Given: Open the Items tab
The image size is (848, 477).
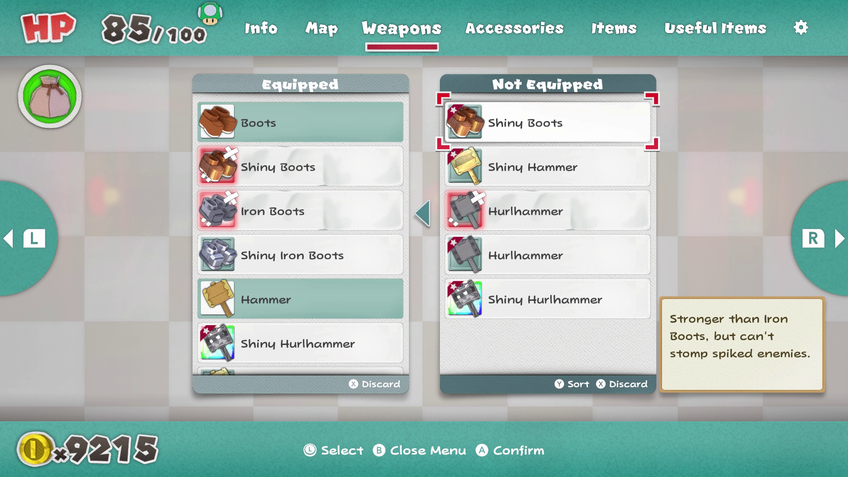Looking at the screenshot, I should 613,28.
